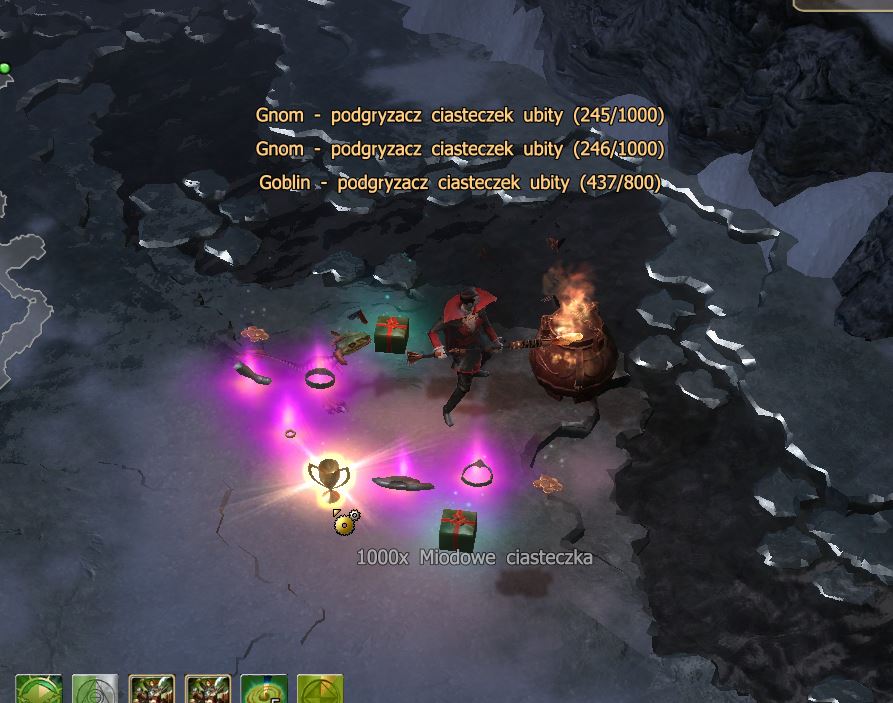Trigger the yellow-green diamond emblem skill icon

[320, 690]
